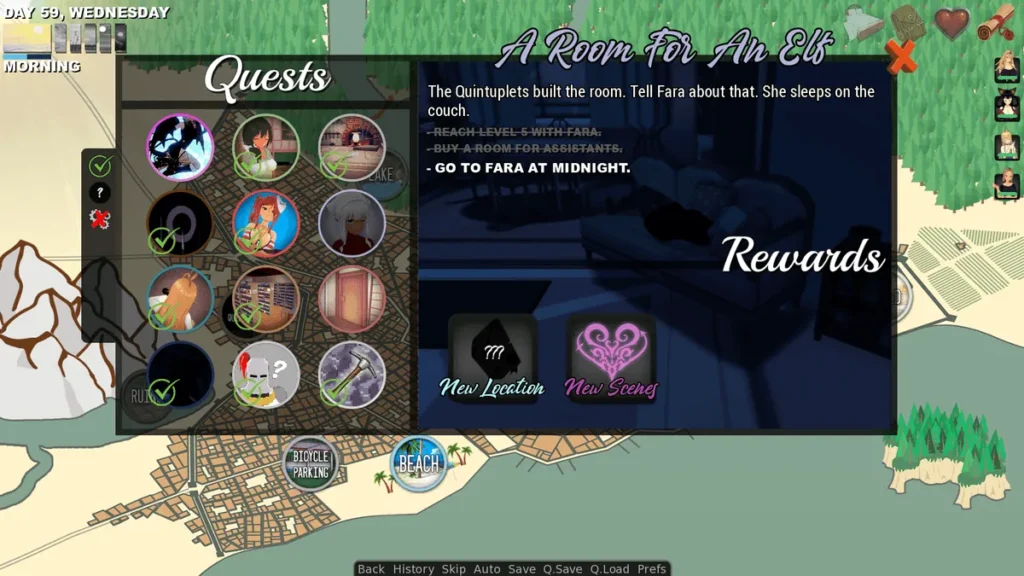
Task: Go to the Bicycle Parking map marker
Action: click(311, 463)
